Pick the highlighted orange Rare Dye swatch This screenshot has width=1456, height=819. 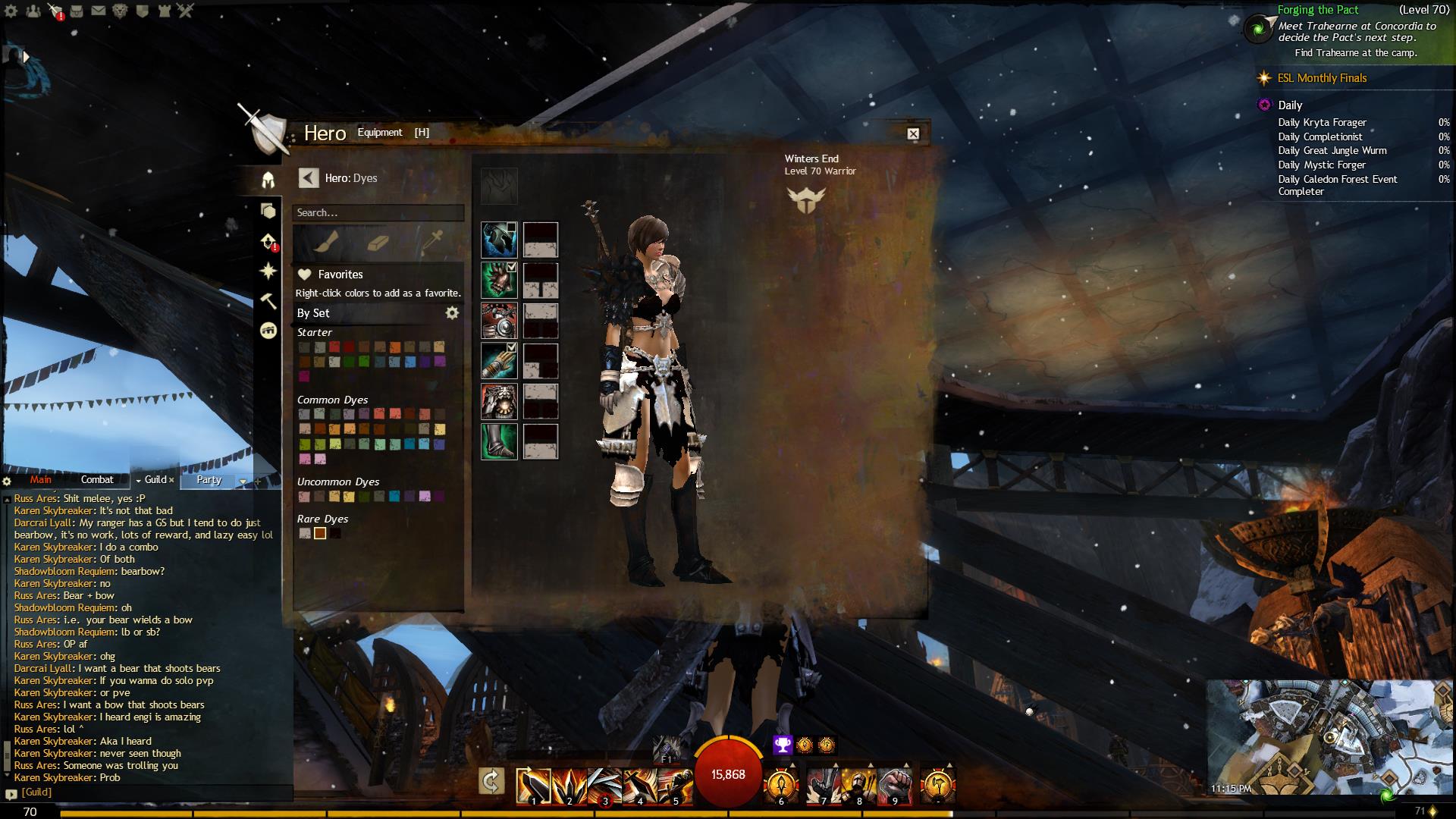(x=320, y=534)
